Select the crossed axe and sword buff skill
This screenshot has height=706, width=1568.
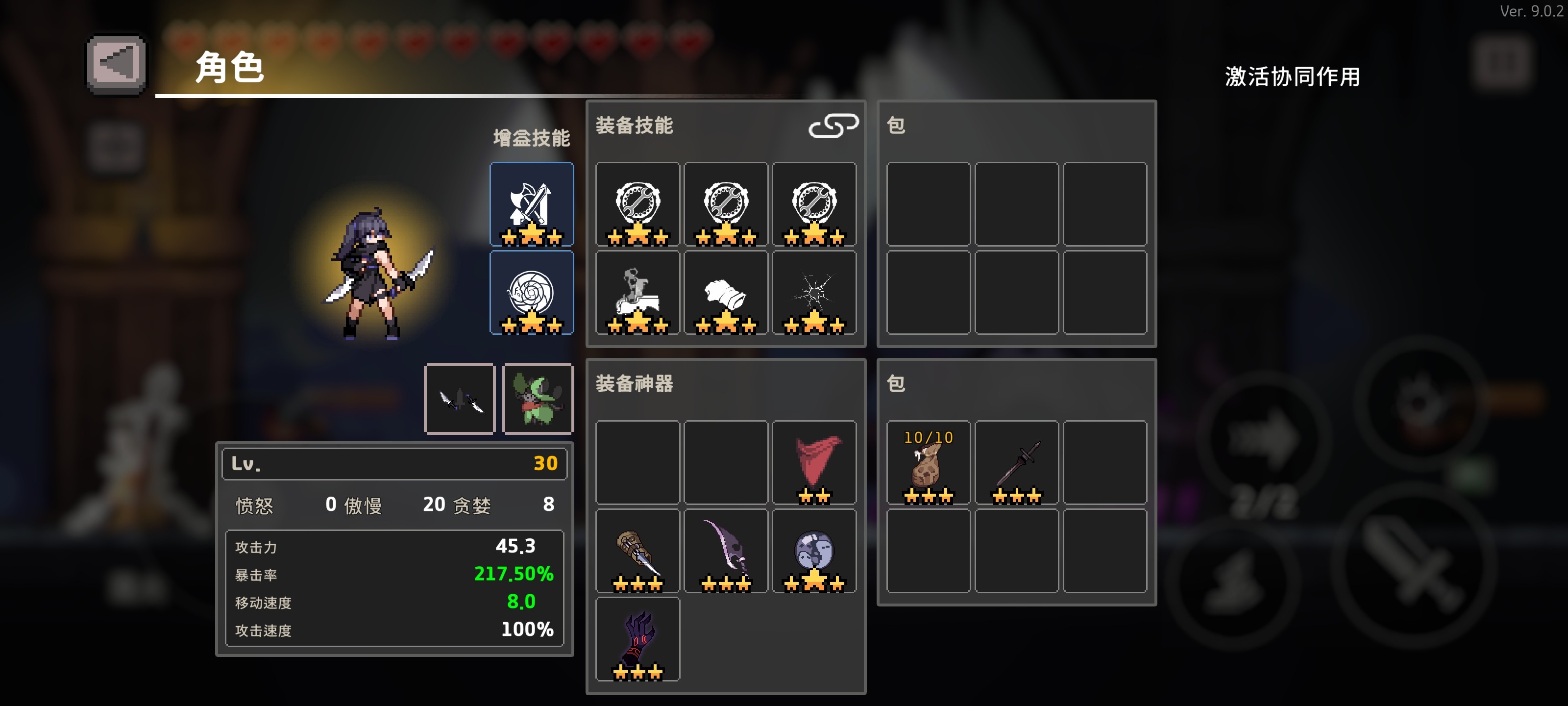[x=531, y=204]
